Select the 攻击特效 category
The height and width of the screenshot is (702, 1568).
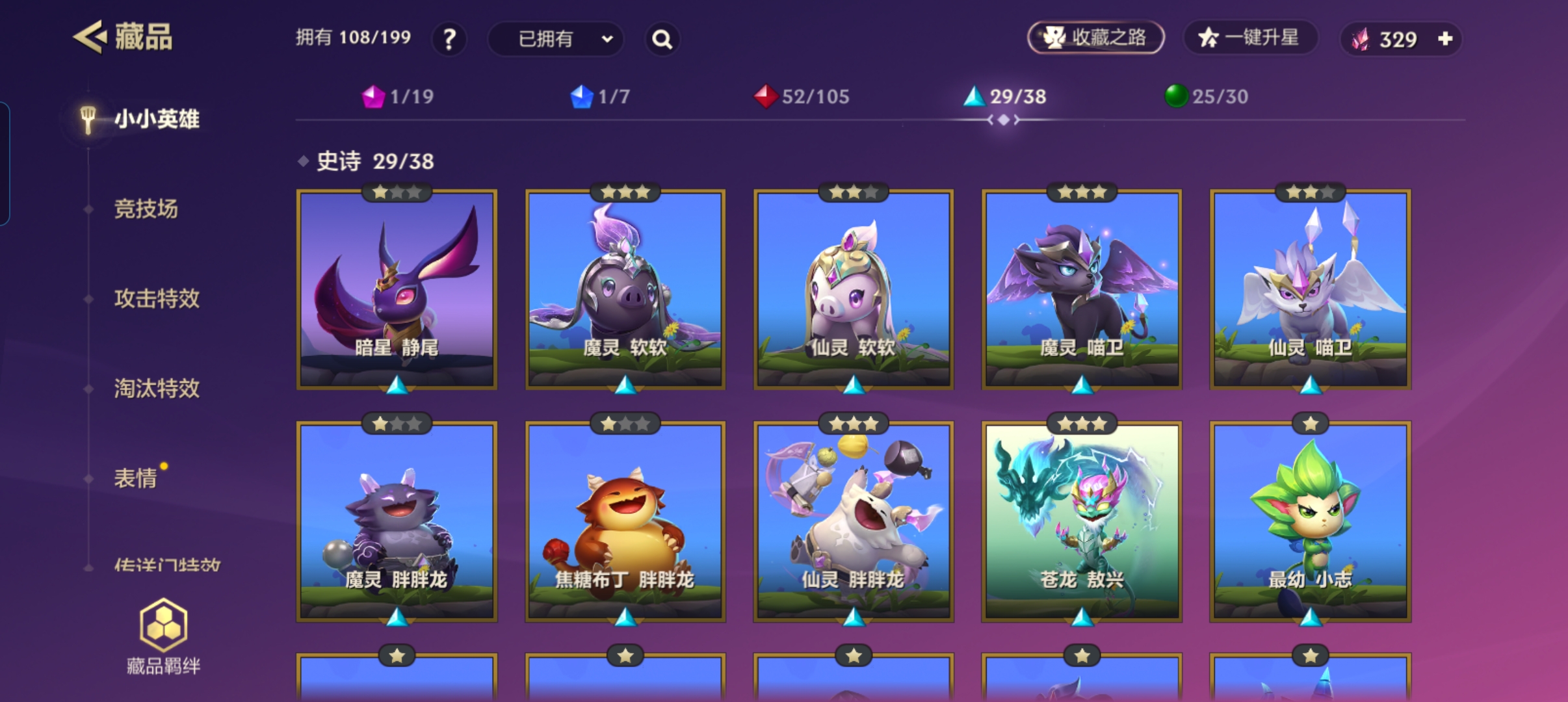pyautogui.click(x=157, y=299)
